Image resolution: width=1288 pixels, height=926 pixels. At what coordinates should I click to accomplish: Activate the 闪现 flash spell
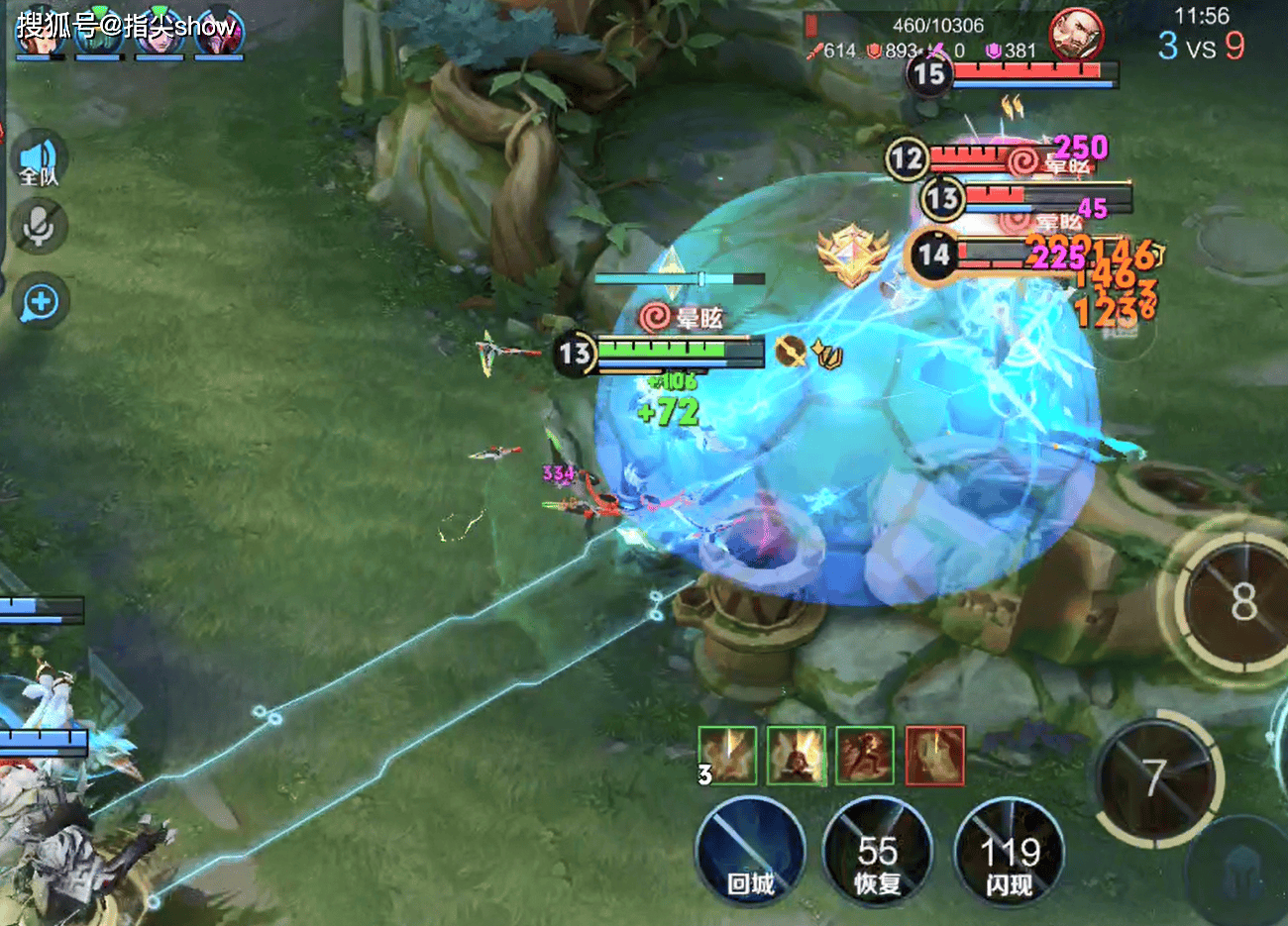(x=1009, y=853)
